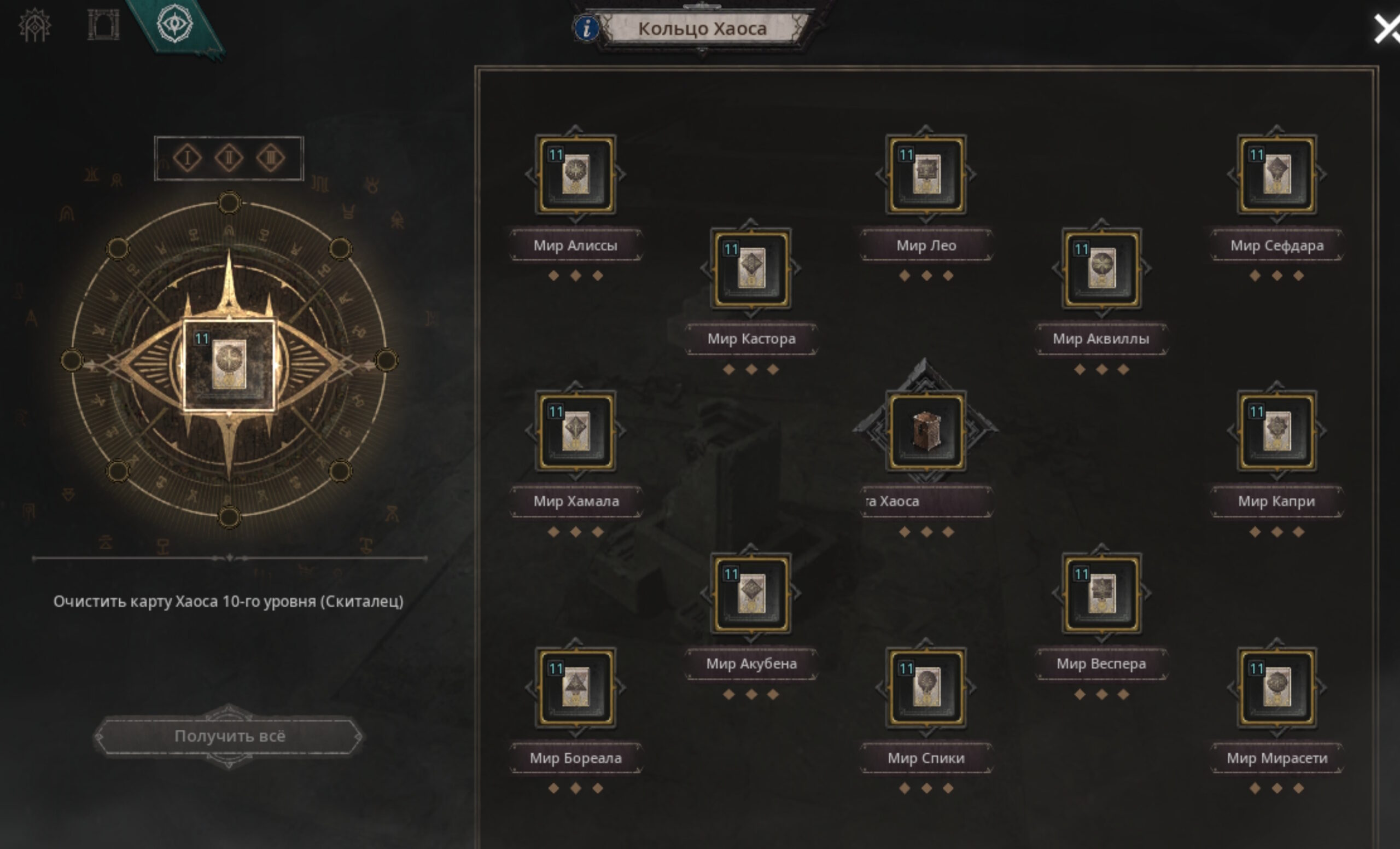The image size is (1400, 849).
Task: Switch to the spiked crest tab
Action: pyautogui.click(x=34, y=25)
